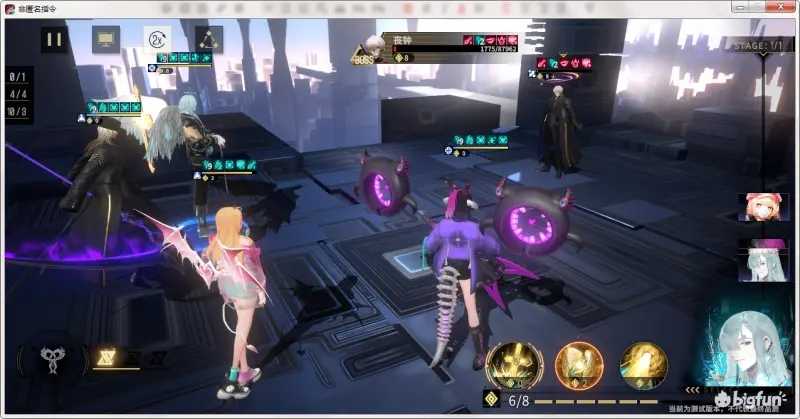Toggle the 2x battle speed
This screenshot has width=800, height=419.
(157, 40)
